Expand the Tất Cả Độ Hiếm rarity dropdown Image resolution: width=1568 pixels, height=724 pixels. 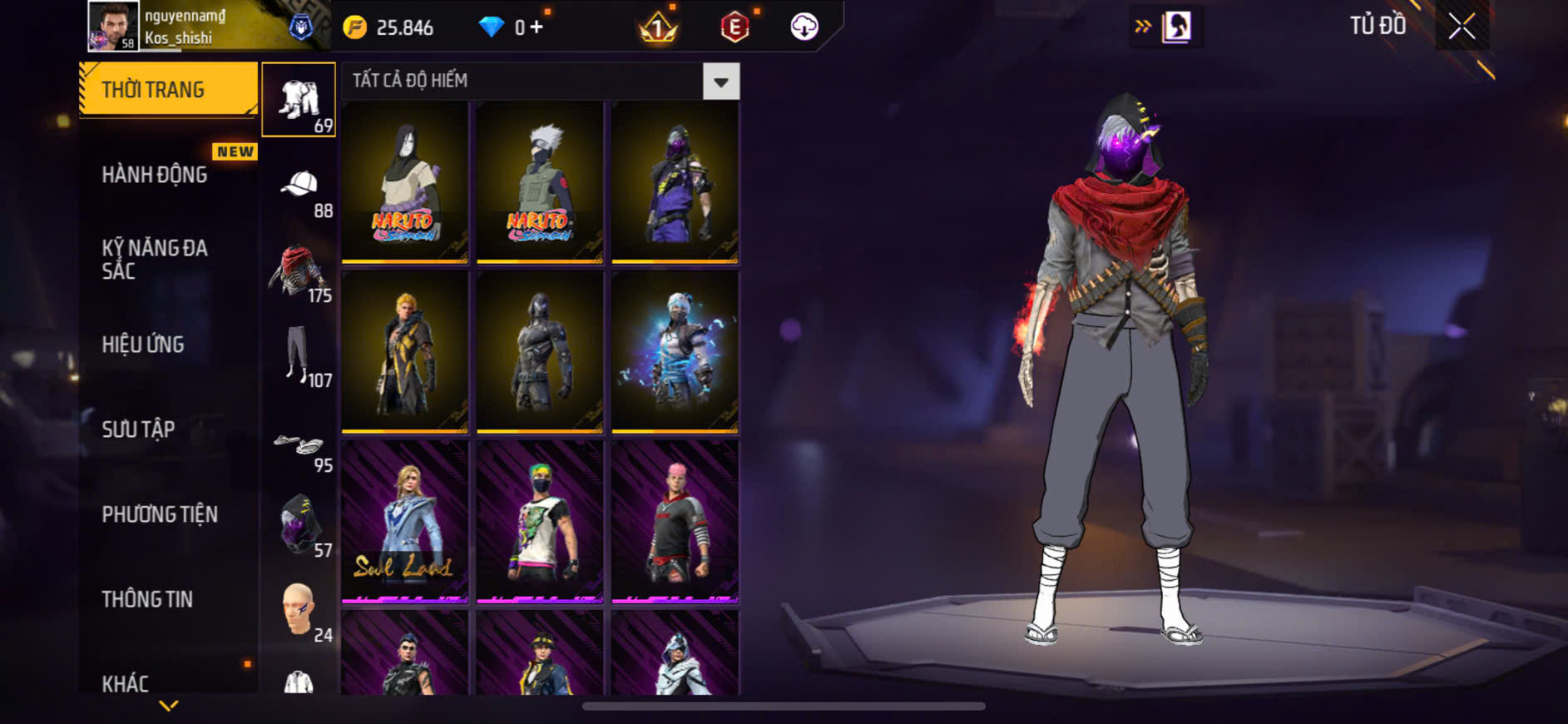pyautogui.click(x=720, y=82)
